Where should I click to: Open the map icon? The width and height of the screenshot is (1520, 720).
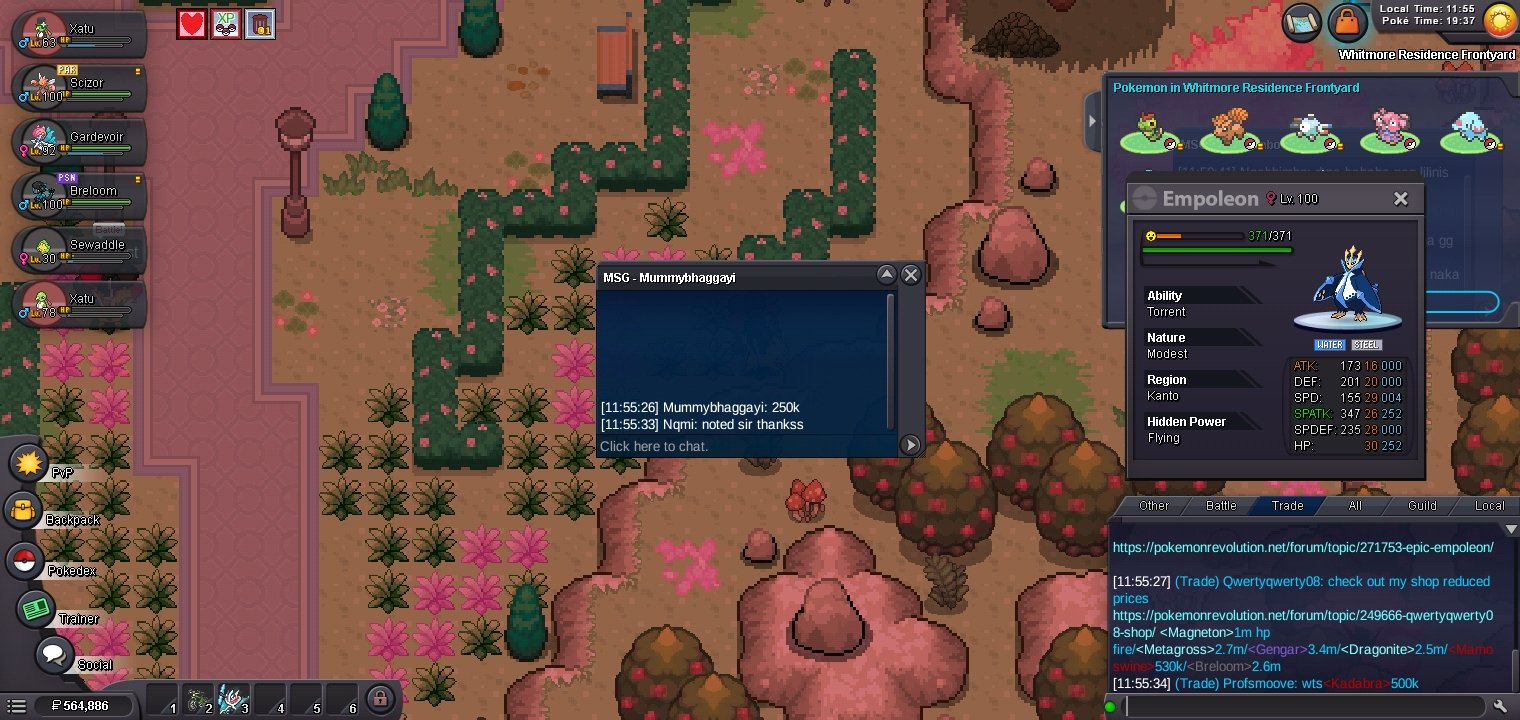(1302, 20)
